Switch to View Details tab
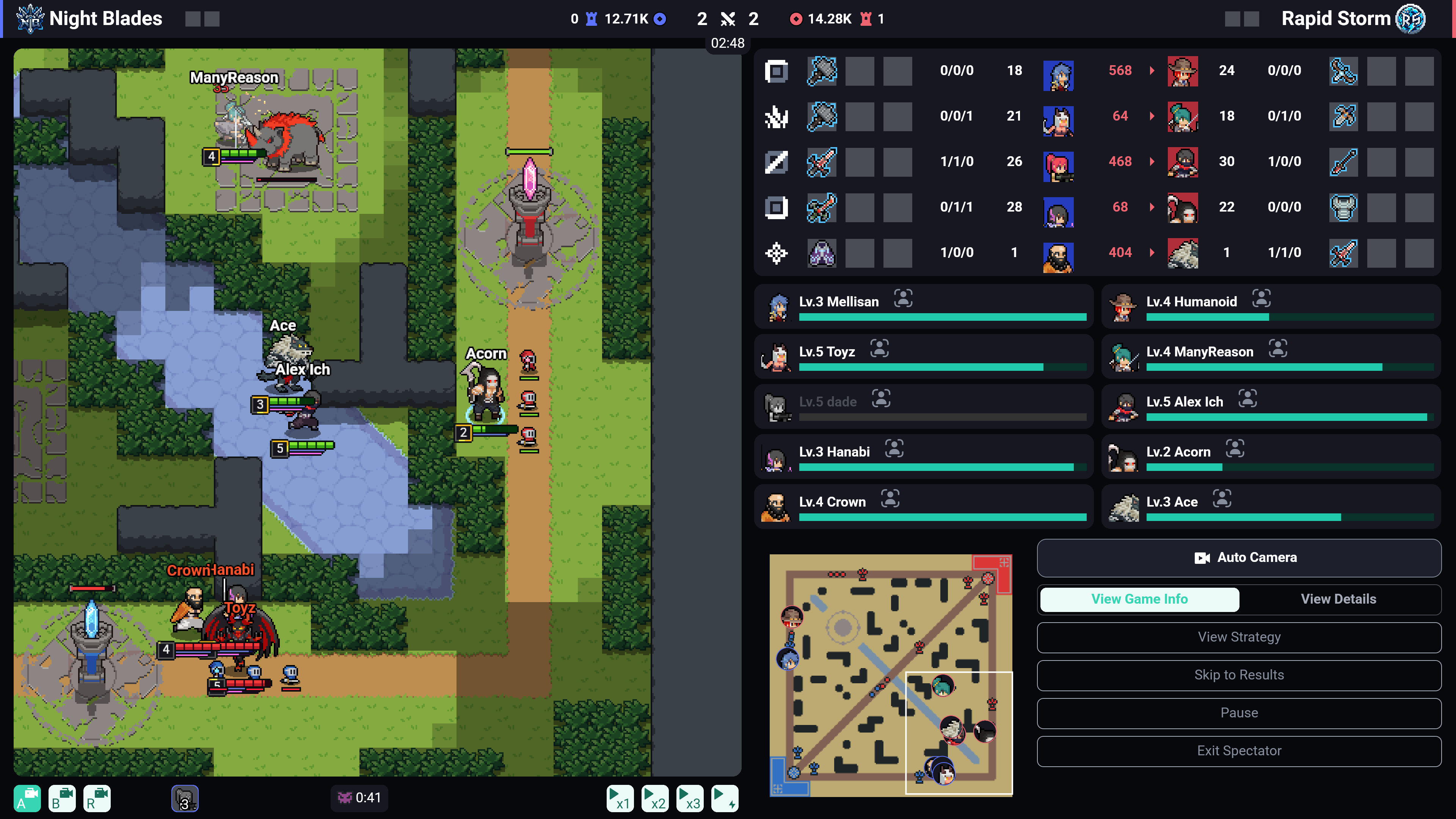 click(x=1338, y=599)
